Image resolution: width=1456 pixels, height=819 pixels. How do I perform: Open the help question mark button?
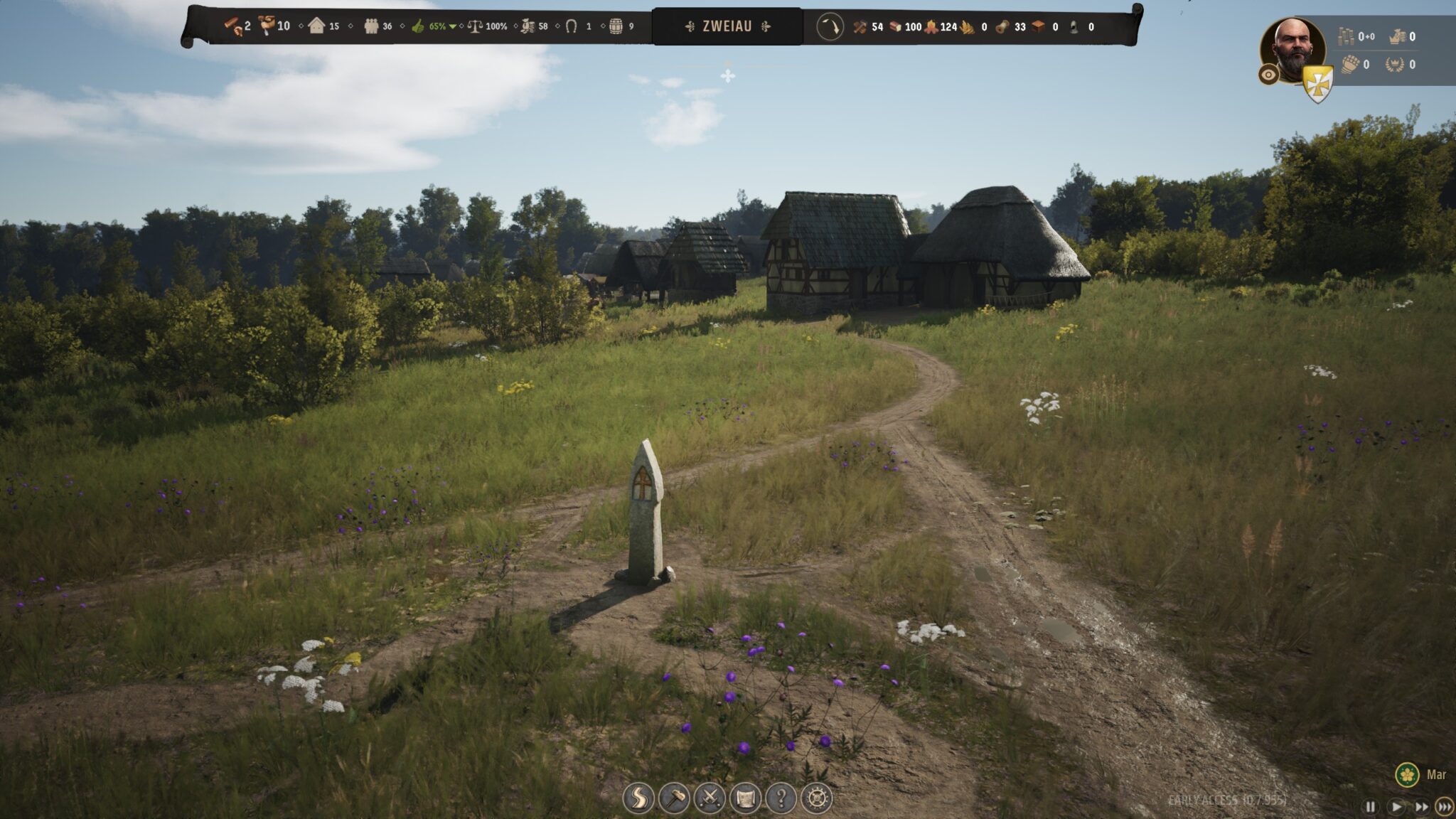pyautogui.click(x=780, y=798)
